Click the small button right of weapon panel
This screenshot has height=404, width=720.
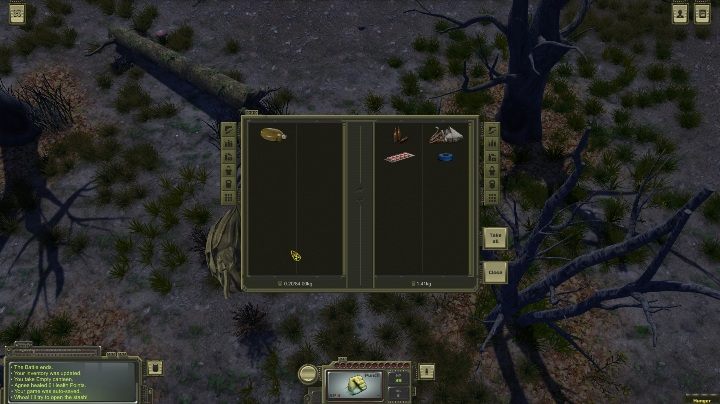coord(427,371)
